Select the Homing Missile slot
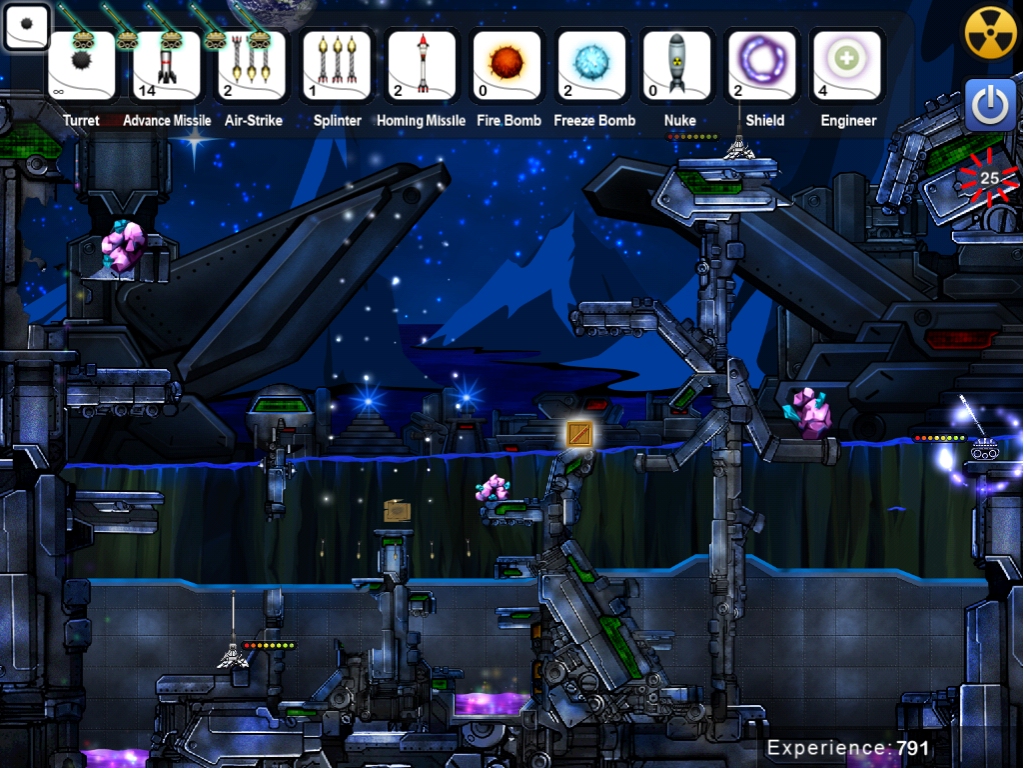Image resolution: width=1024 pixels, height=768 pixels. click(x=421, y=66)
